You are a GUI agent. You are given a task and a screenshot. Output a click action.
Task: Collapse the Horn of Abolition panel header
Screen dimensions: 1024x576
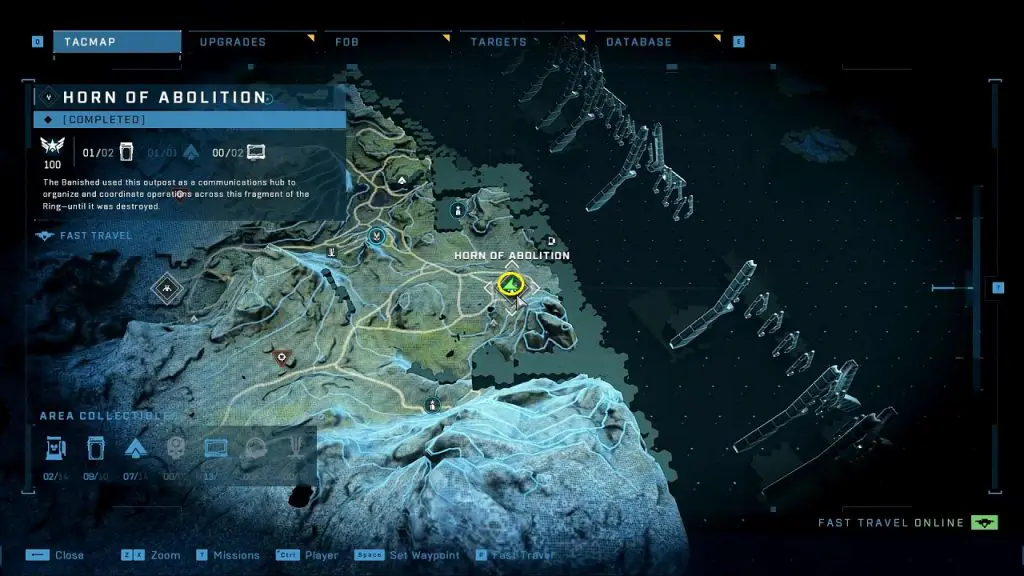tap(48, 97)
